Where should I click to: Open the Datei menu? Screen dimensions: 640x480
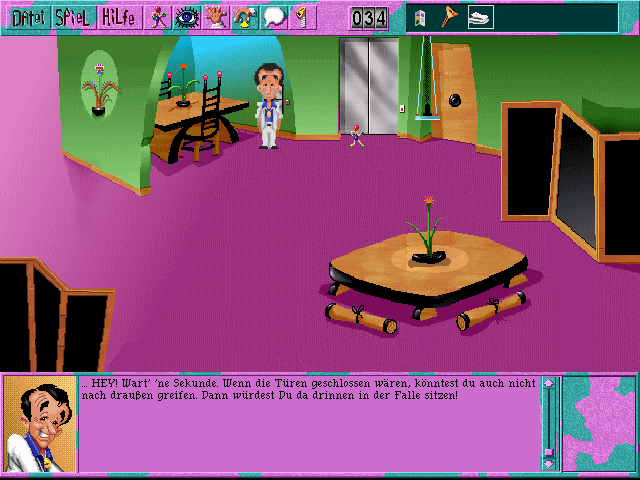(25, 17)
